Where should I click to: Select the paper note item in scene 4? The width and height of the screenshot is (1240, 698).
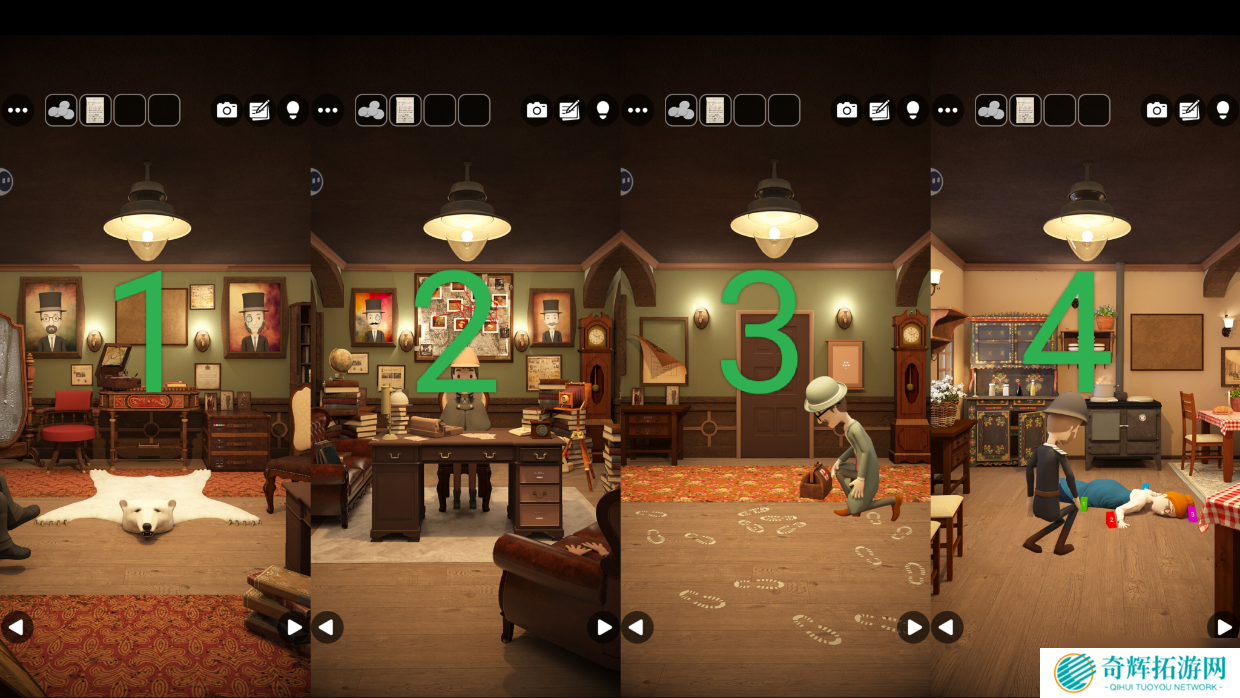click(x=1025, y=110)
